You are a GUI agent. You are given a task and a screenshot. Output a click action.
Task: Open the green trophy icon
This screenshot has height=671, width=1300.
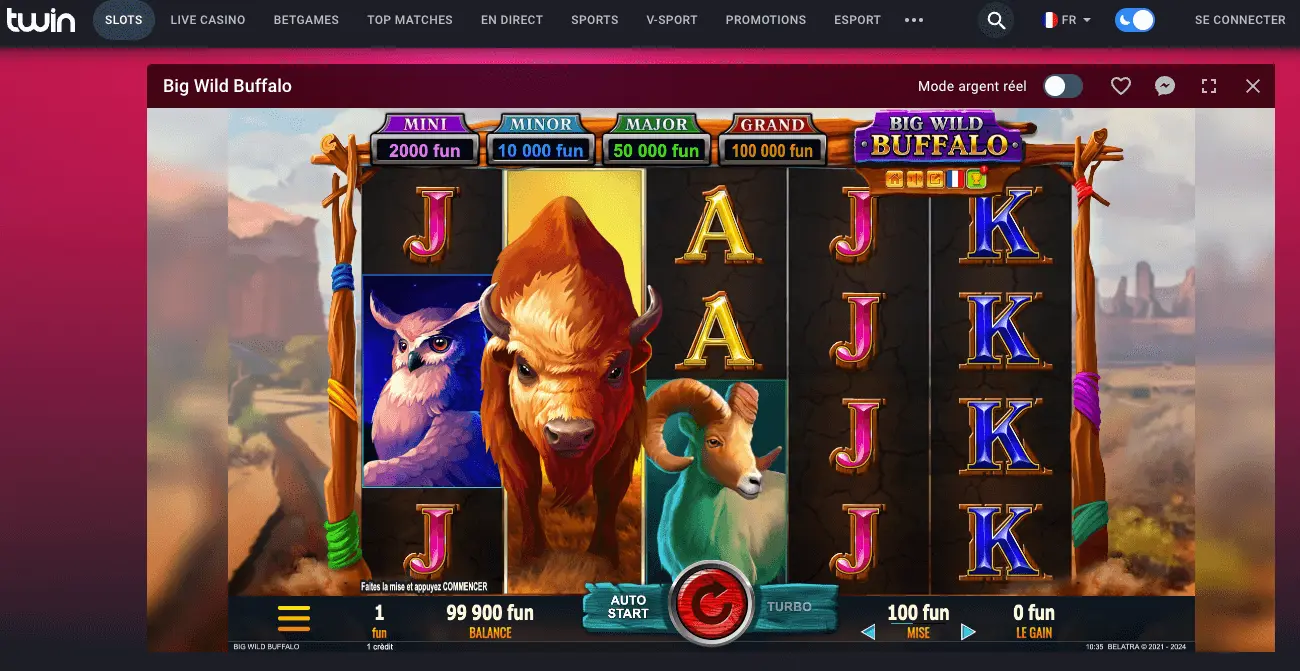[977, 179]
